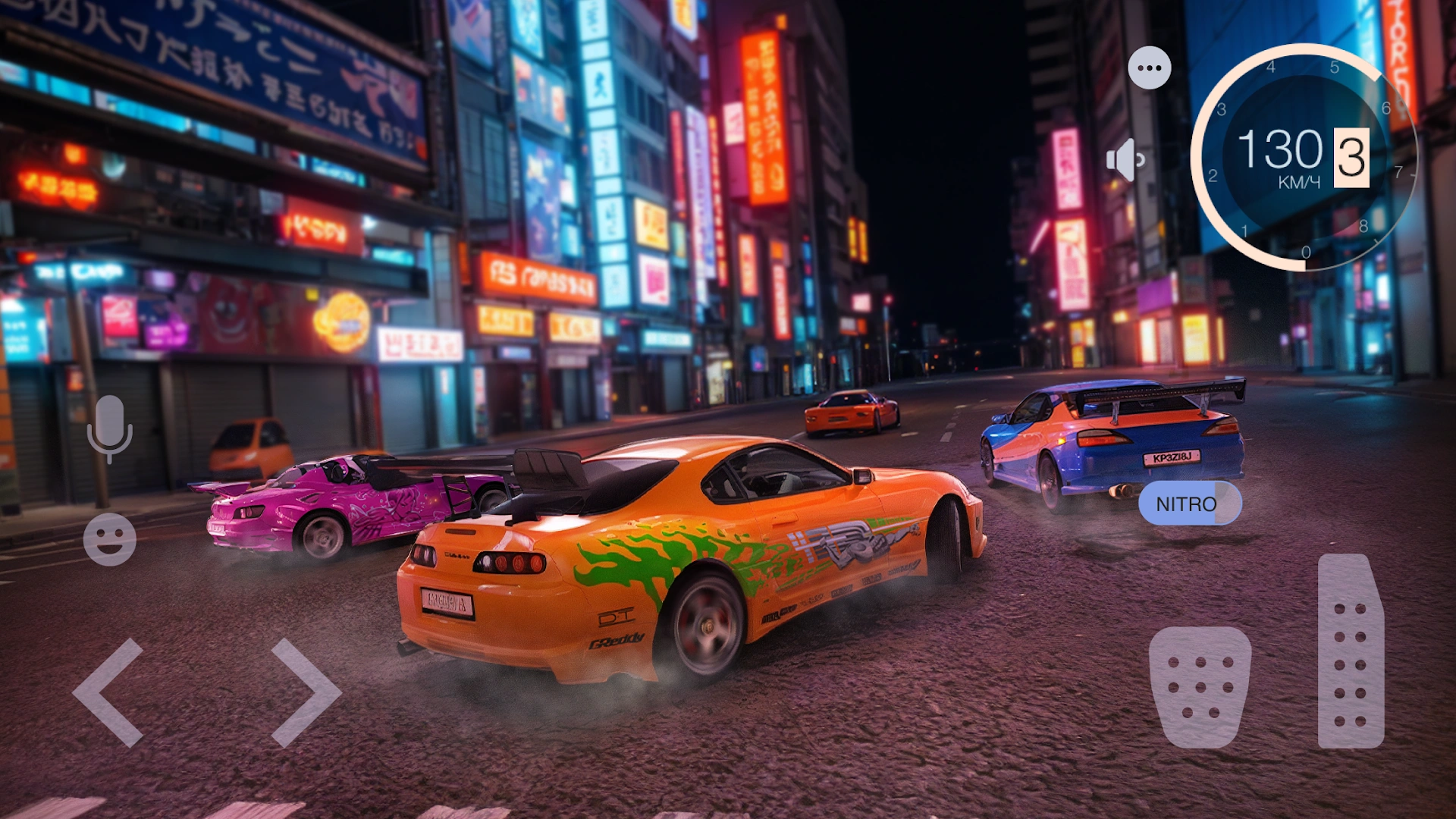Select the gear indicator showing 3
This screenshot has width=1456, height=819.
tap(1351, 155)
